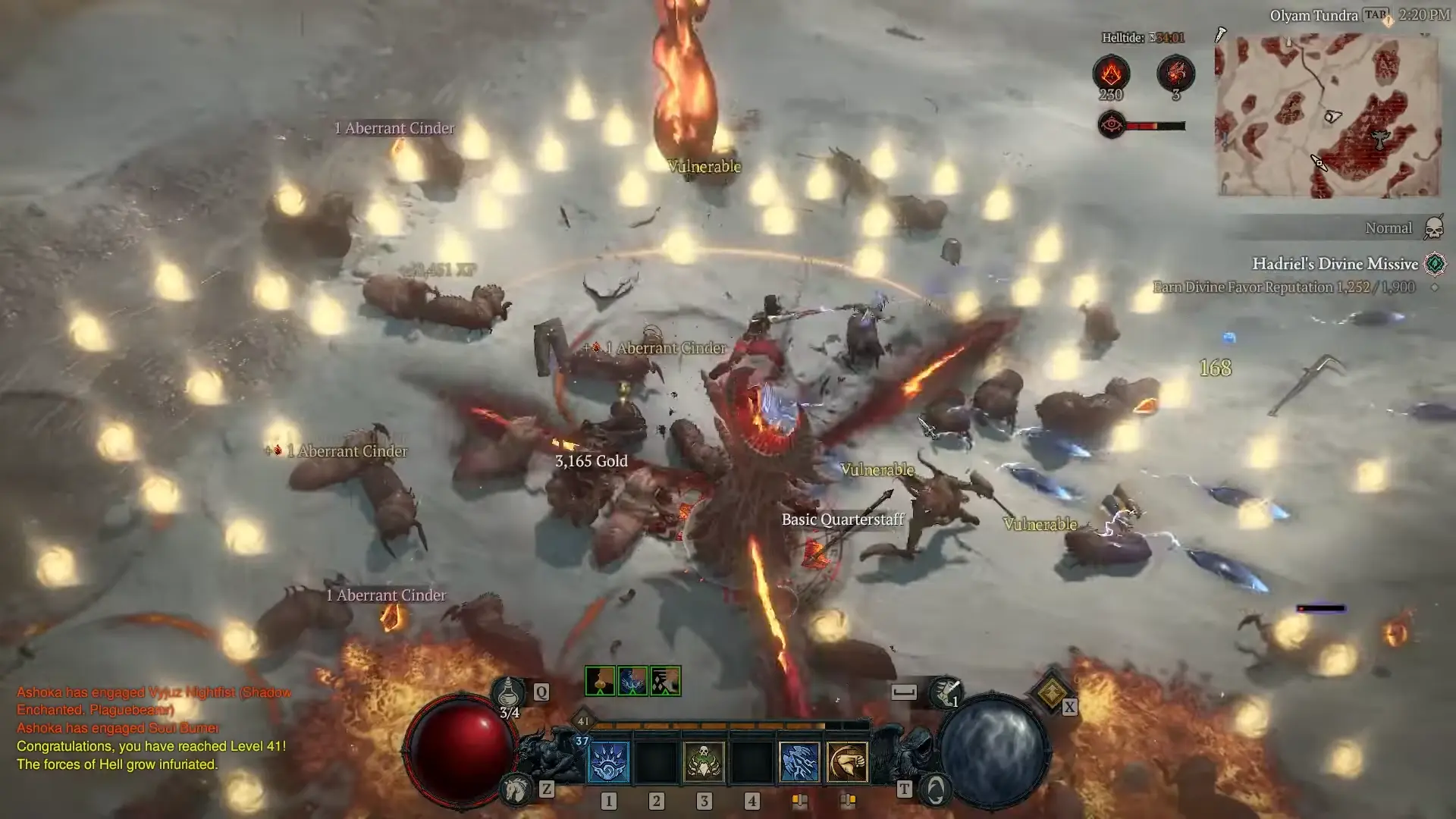
Task: Use the golden fist punch skill
Action: click(847, 761)
